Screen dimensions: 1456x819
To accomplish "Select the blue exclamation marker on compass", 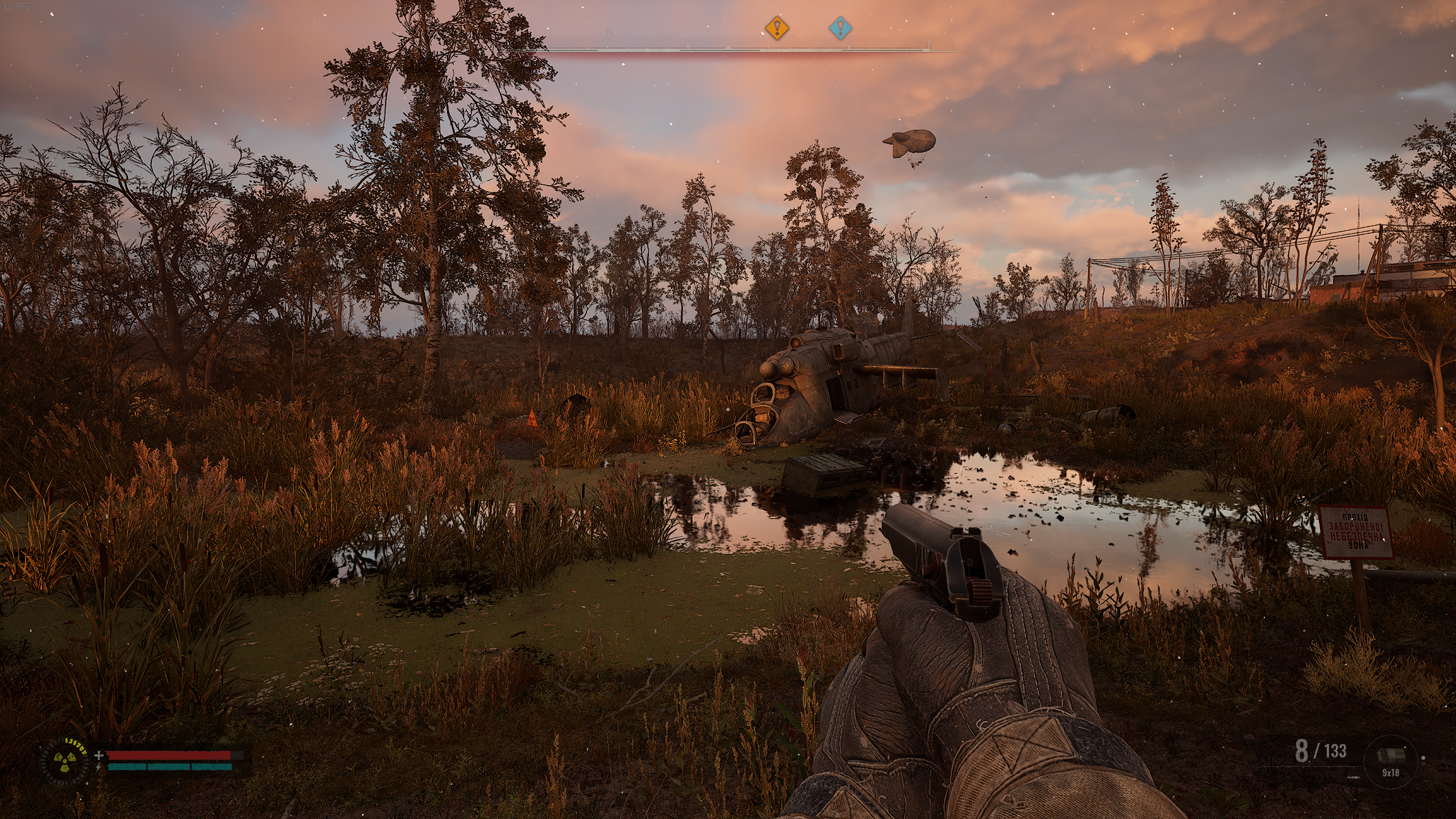I will (x=840, y=28).
